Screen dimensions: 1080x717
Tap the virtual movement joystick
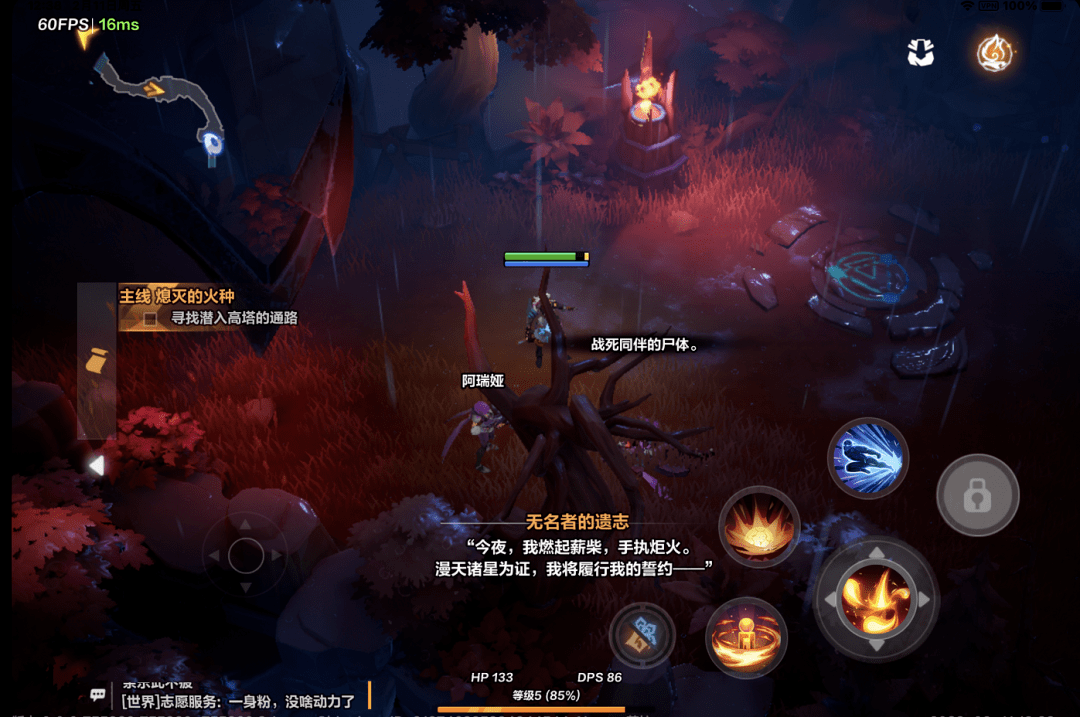click(245, 554)
